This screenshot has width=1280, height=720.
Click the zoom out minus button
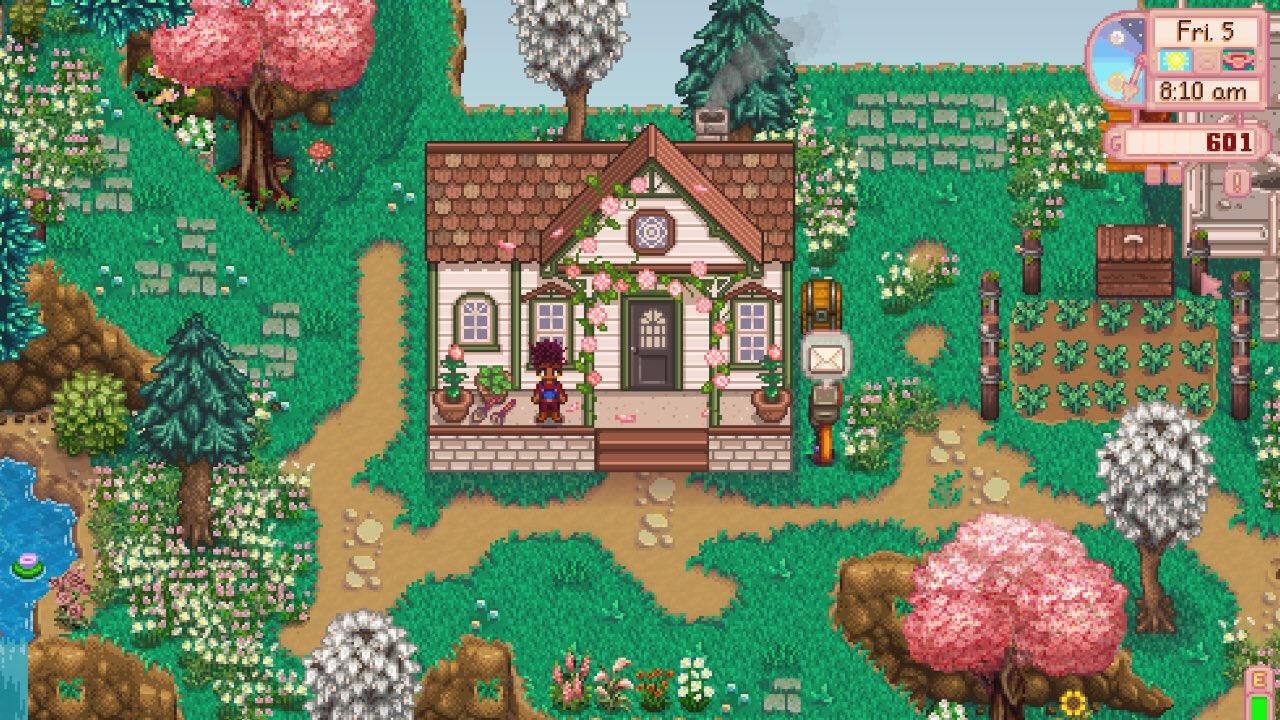1151,175
